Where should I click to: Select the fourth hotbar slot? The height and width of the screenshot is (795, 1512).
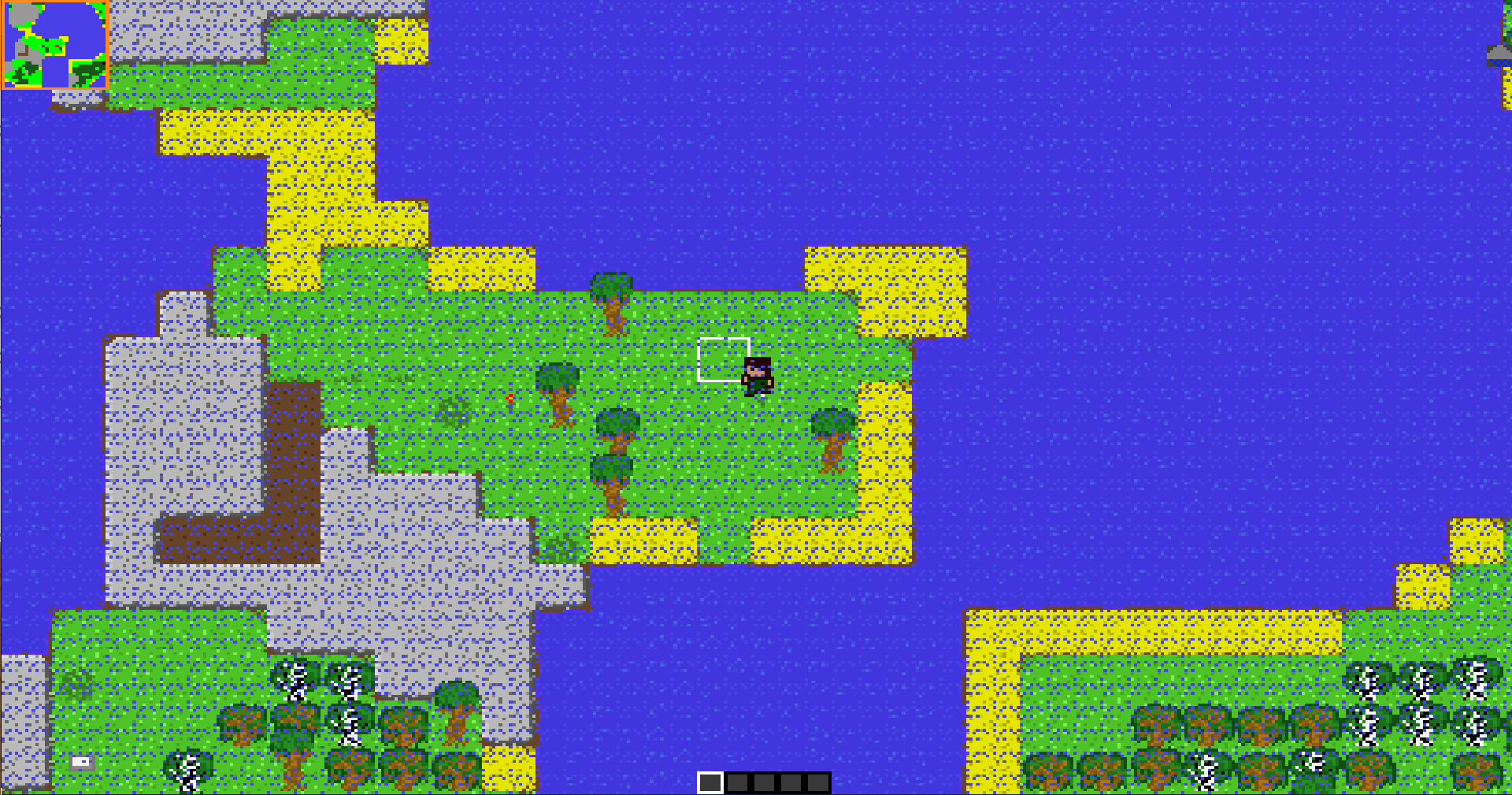tap(789, 781)
